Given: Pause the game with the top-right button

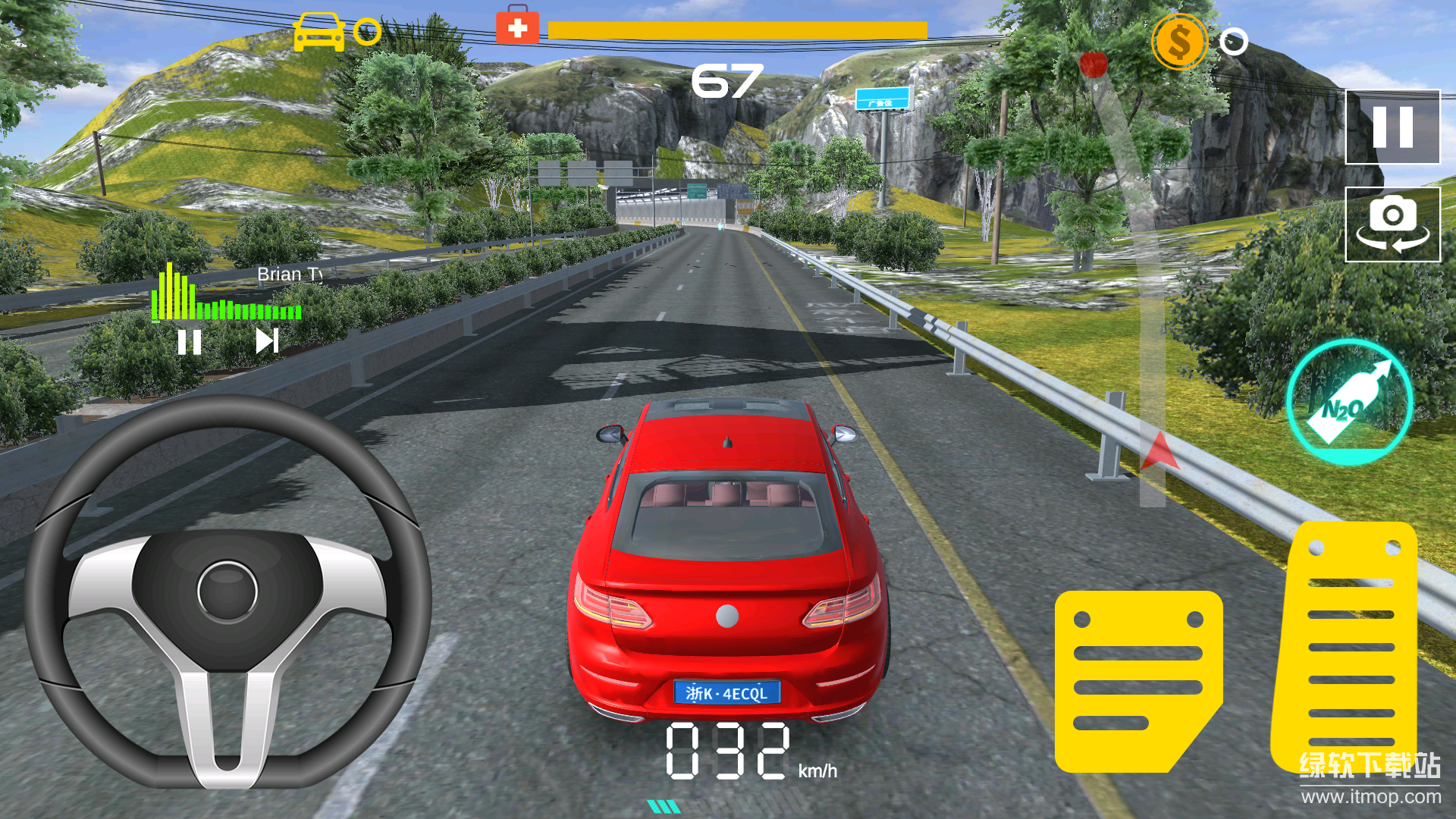Looking at the screenshot, I should [1392, 127].
